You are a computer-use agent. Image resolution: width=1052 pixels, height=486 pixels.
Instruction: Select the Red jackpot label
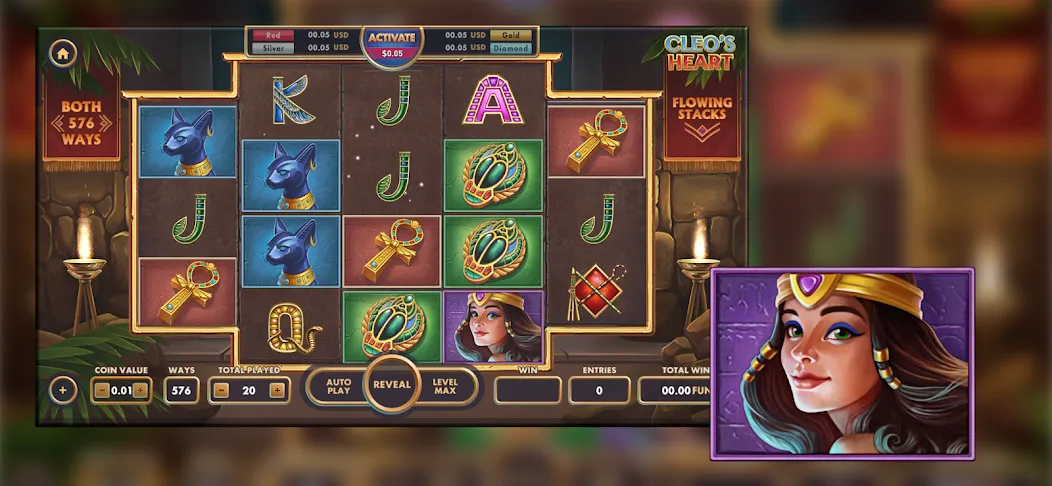pyautogui.click(x=273, y=35)
